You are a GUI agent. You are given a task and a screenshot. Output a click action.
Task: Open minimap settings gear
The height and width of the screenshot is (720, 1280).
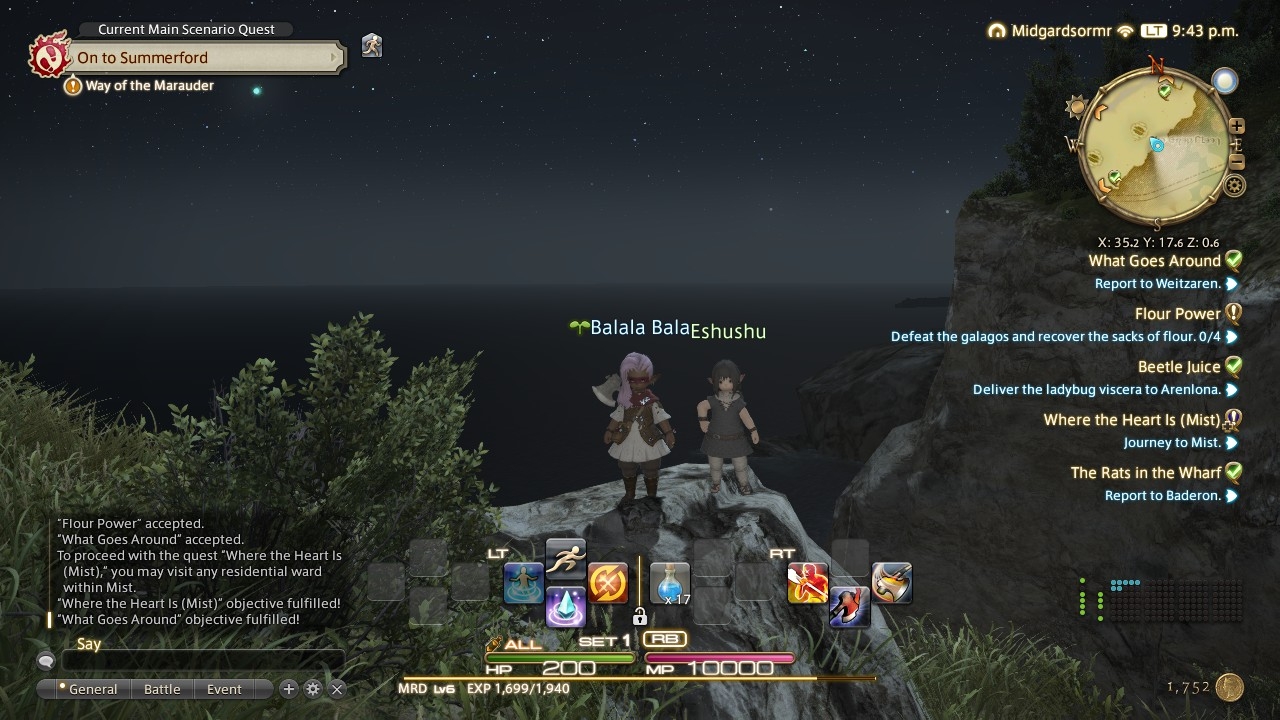[1235, 185]
